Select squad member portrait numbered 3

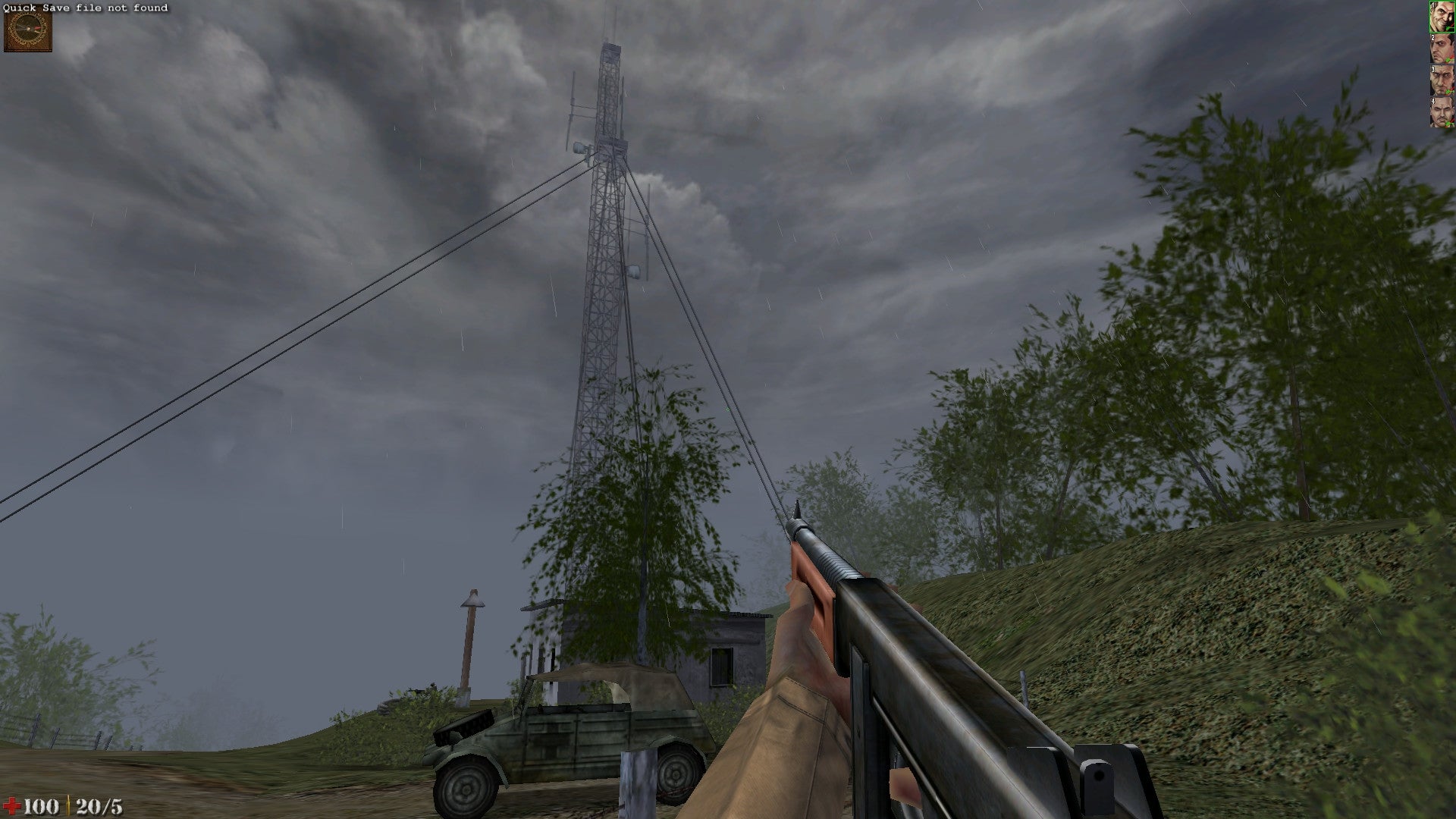pos(1441,80)
